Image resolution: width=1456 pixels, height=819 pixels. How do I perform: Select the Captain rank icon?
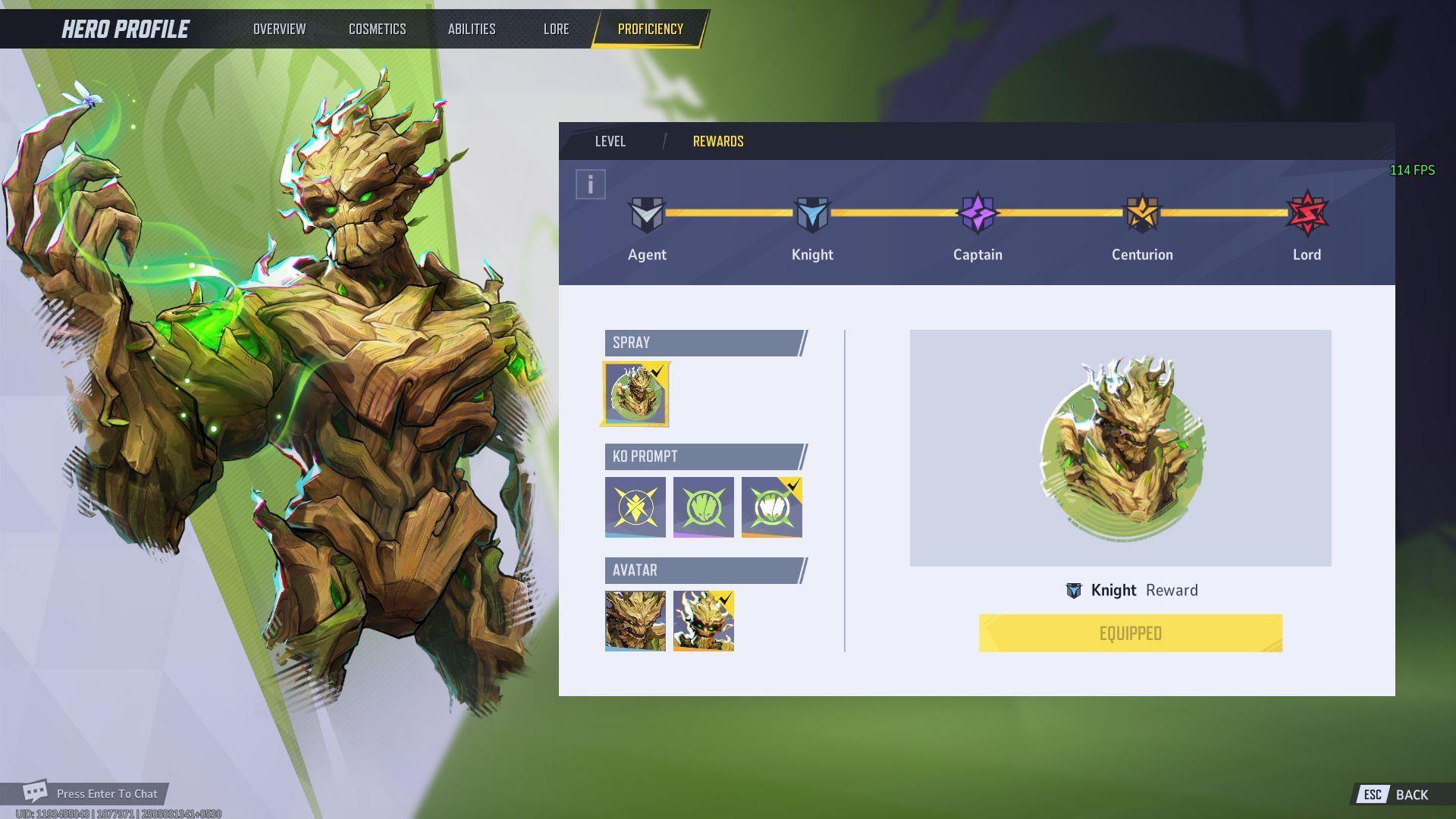pyautogui.click(x=977, y=216)
